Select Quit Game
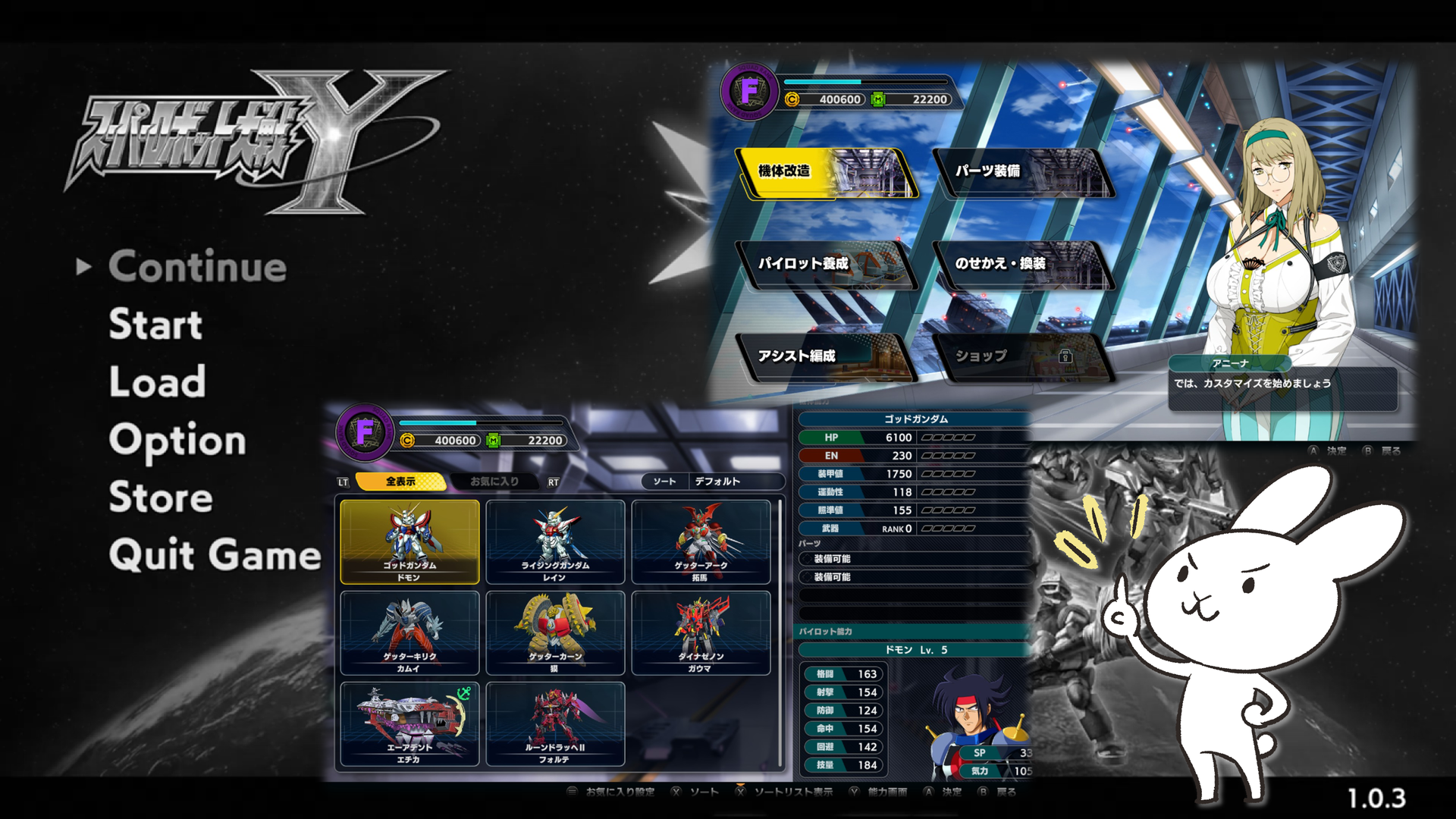 (x=215, y=555)
